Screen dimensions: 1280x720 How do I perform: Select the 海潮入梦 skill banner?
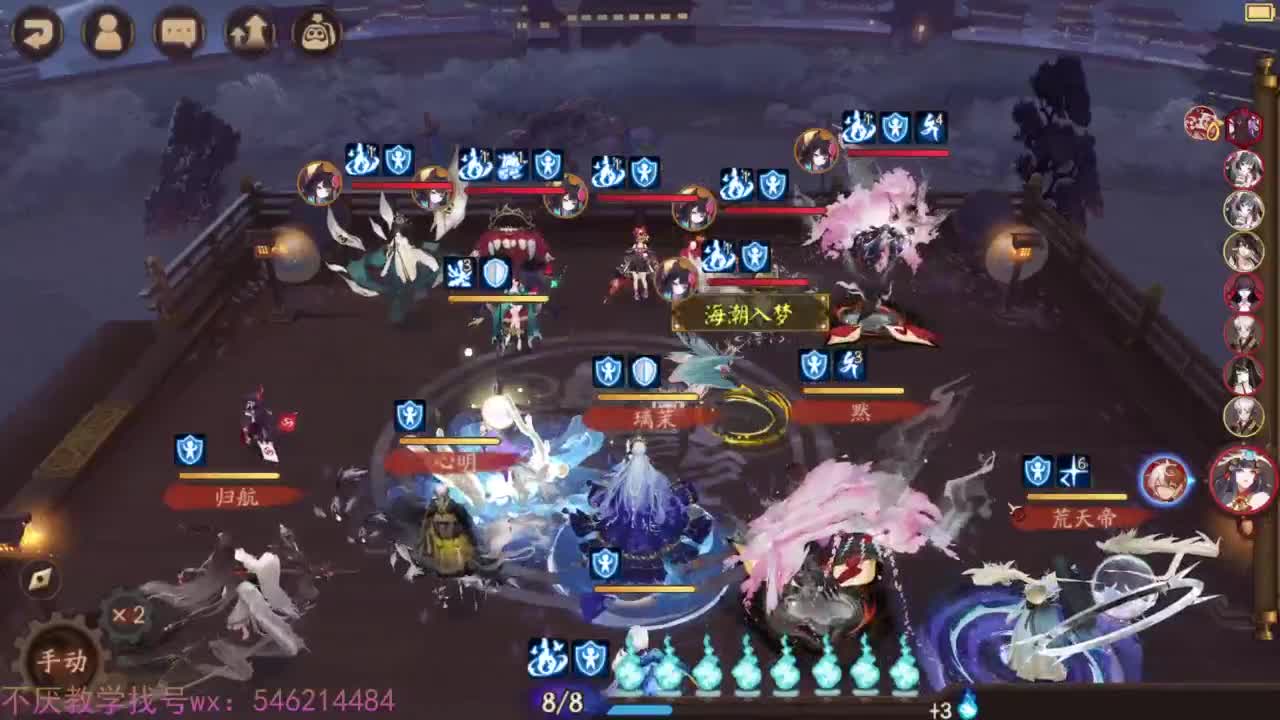point(748,313)
